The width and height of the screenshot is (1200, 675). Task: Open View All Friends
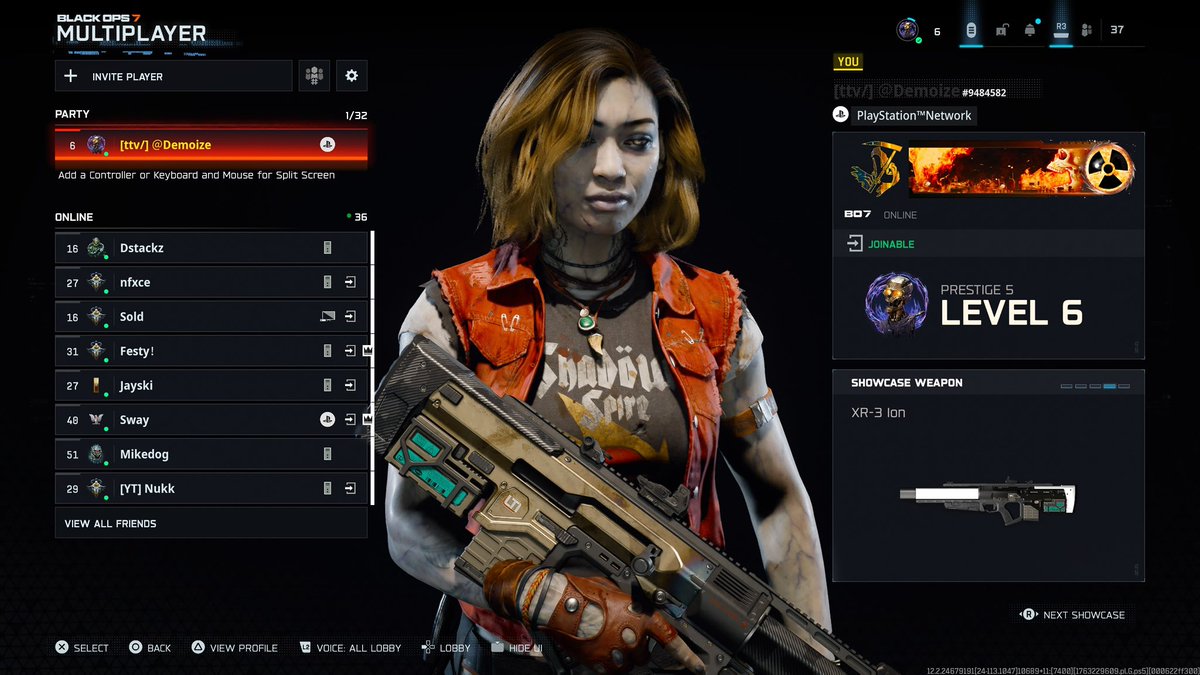210,523
